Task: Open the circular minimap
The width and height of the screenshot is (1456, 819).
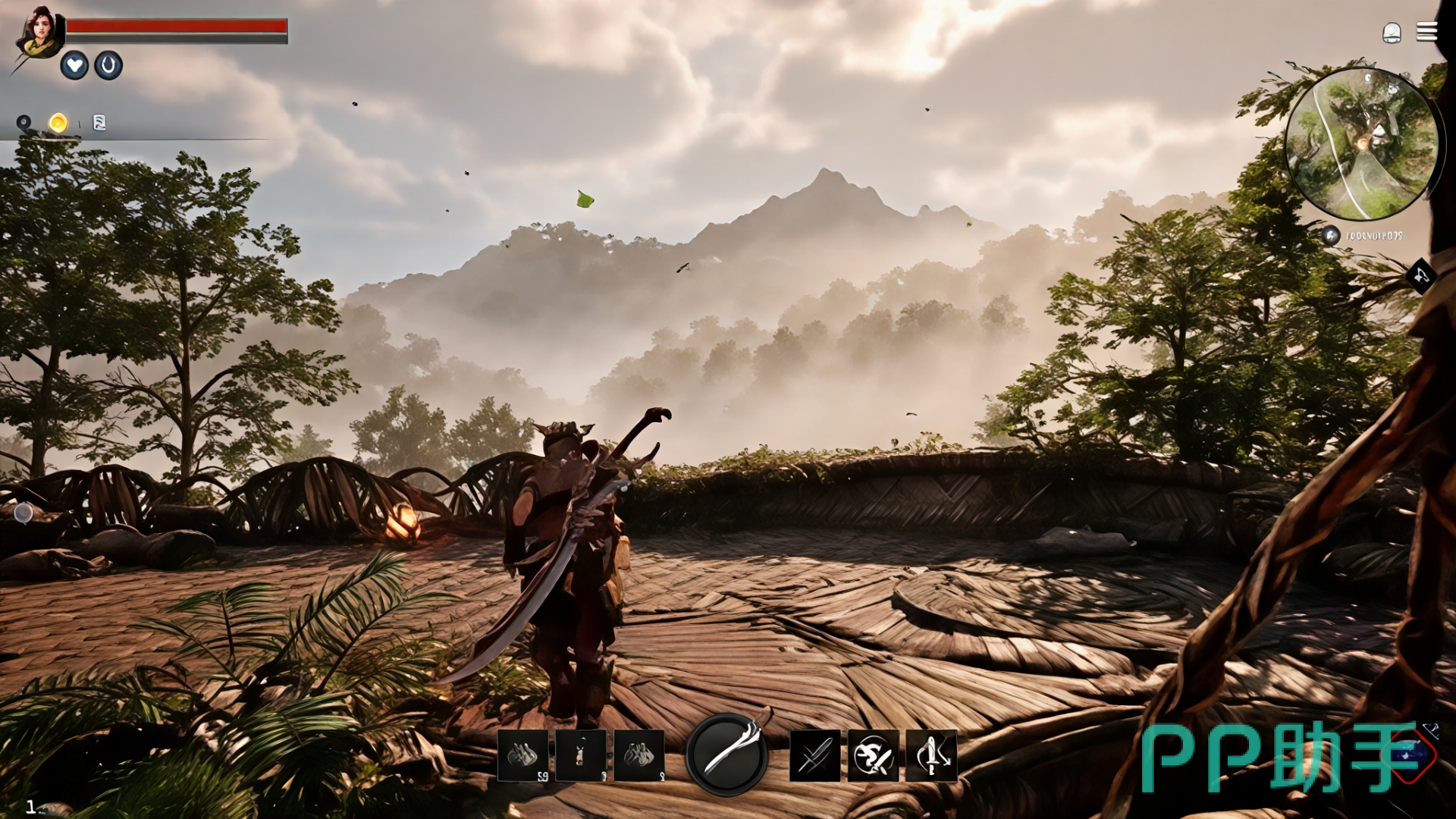Action: [x=1361, y=144]
